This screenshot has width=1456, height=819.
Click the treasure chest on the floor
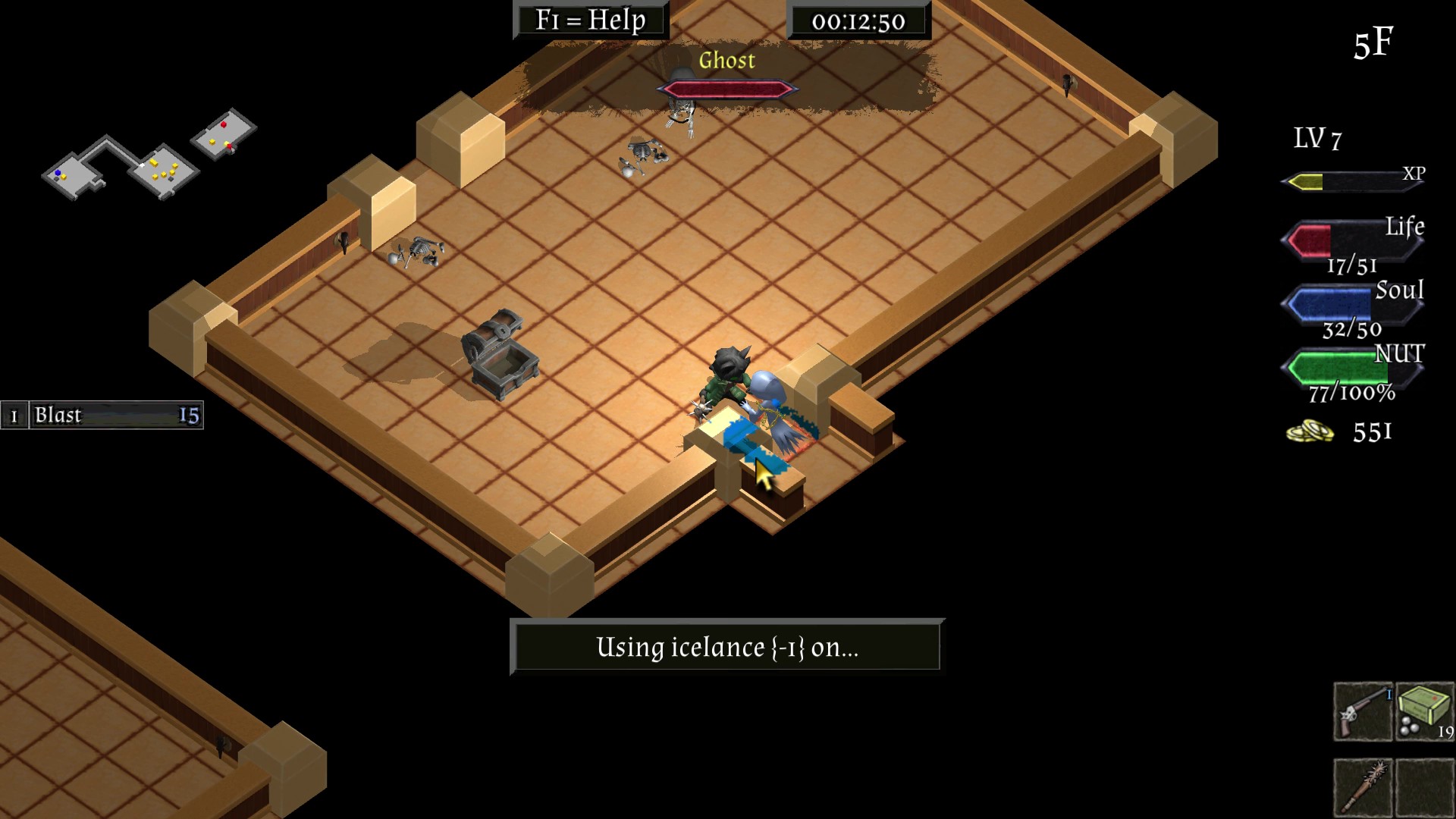pyautogui.click(x=500, y=353)
